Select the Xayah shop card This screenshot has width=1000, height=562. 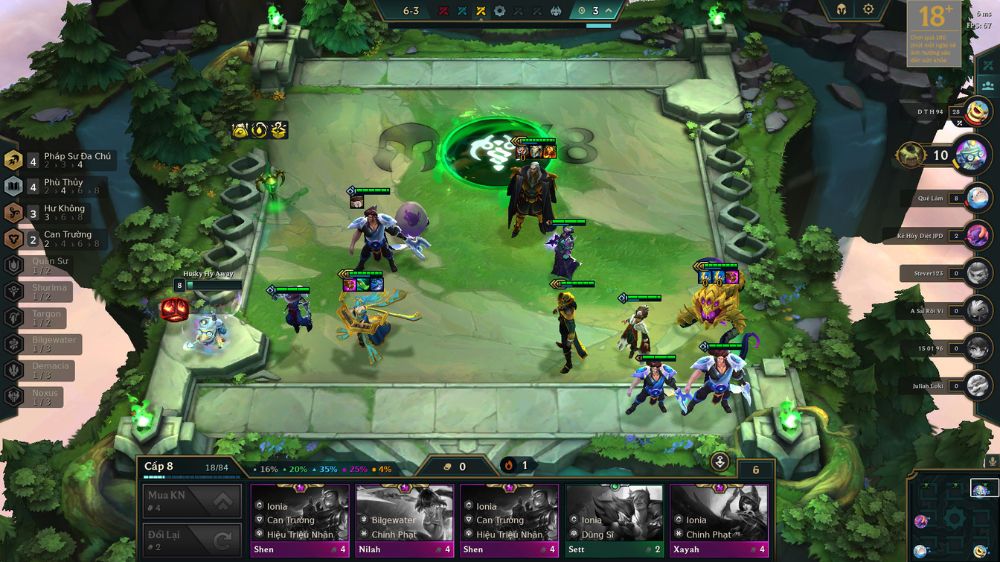(718, 520)
